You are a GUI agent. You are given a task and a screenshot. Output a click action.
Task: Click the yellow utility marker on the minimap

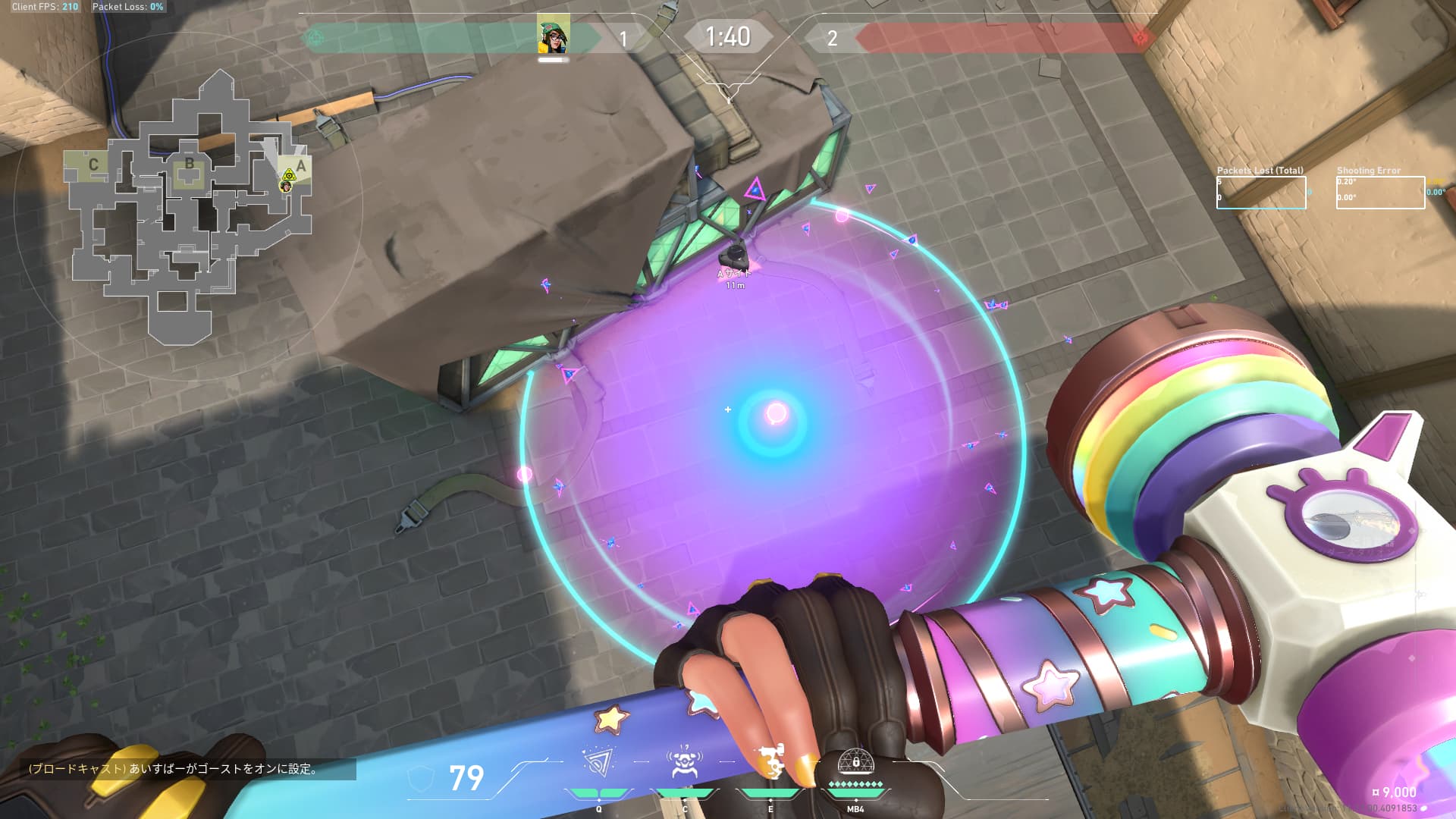[x=288, y=175]
